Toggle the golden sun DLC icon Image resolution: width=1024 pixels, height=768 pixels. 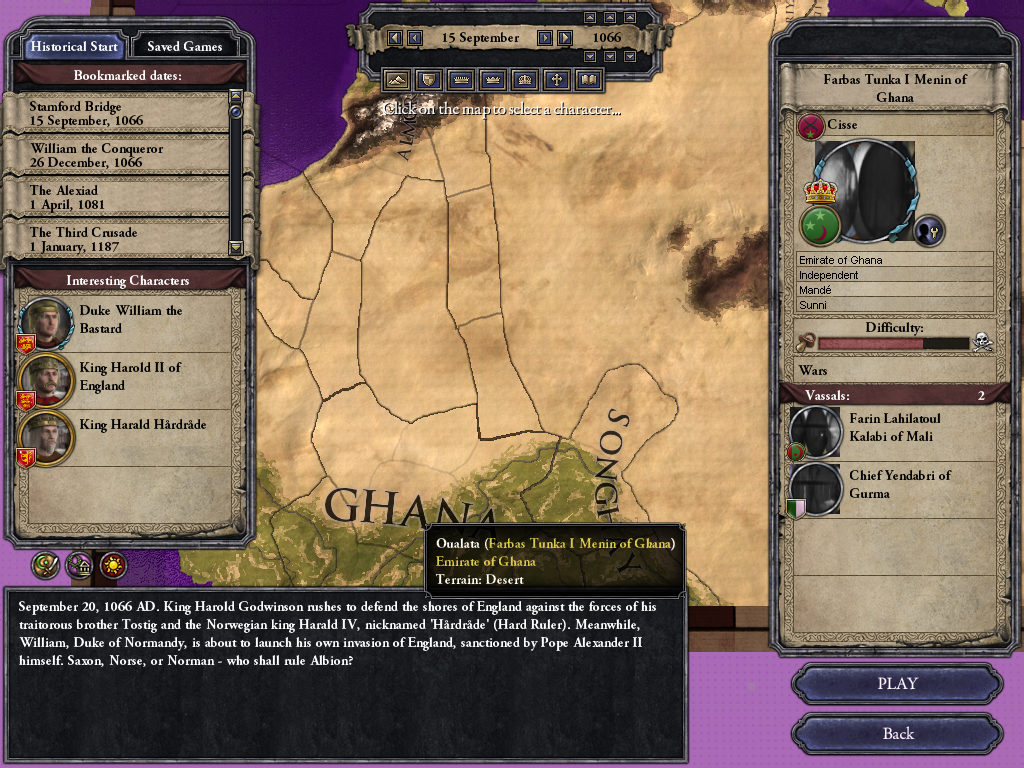[x=114, y=566]
